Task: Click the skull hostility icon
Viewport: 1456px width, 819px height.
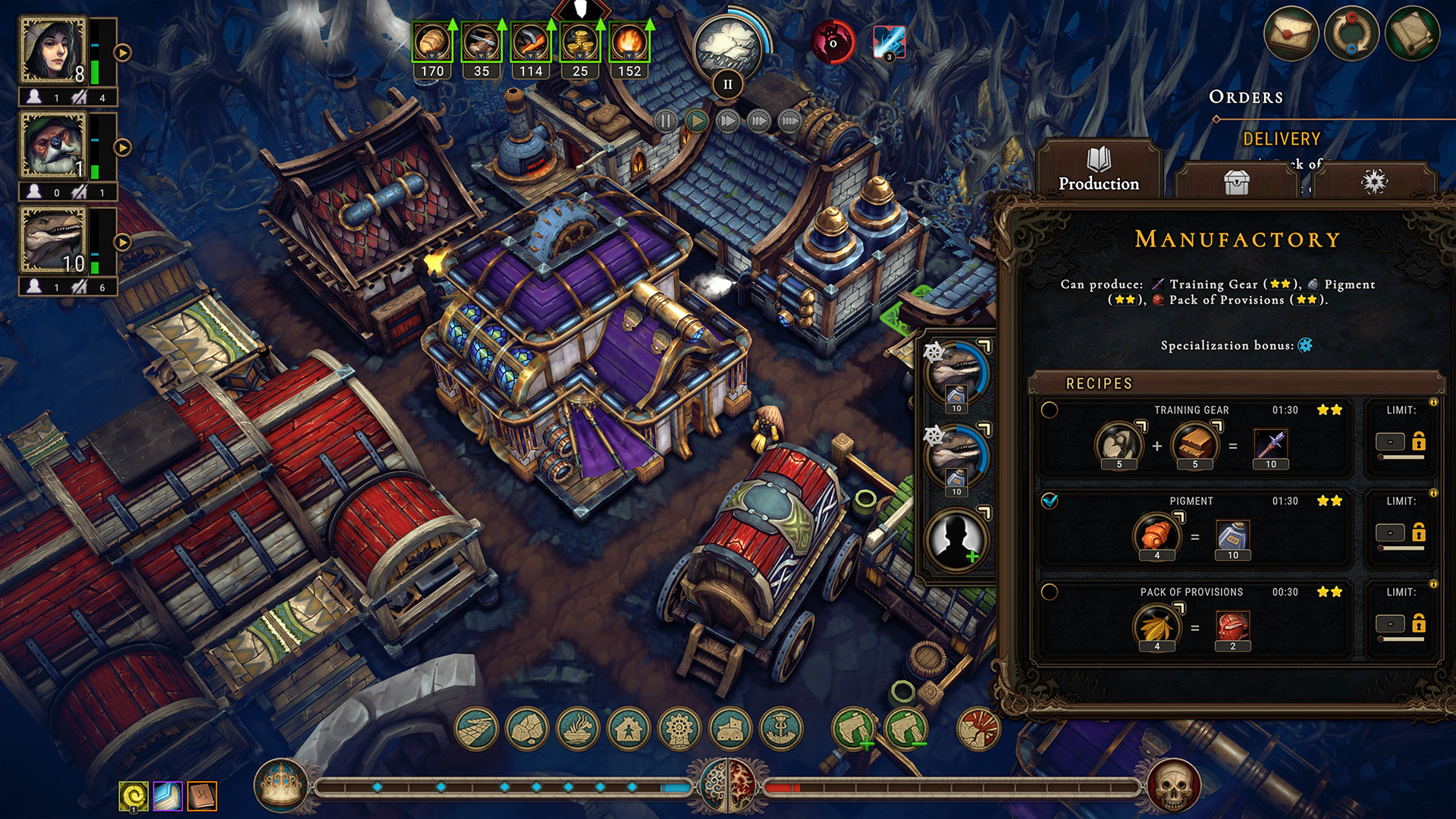Action: pyautogui.click(x=1172, y=786)
